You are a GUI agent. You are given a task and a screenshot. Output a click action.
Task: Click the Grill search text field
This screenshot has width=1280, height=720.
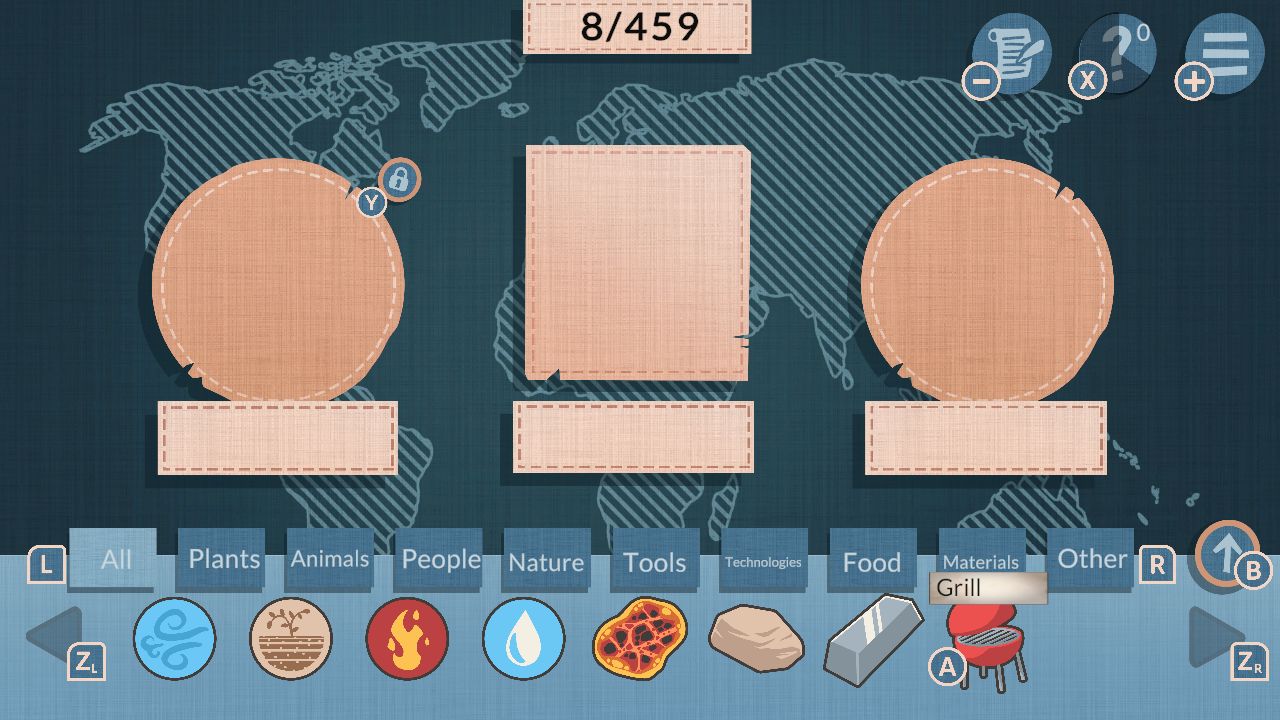(988, 588)
